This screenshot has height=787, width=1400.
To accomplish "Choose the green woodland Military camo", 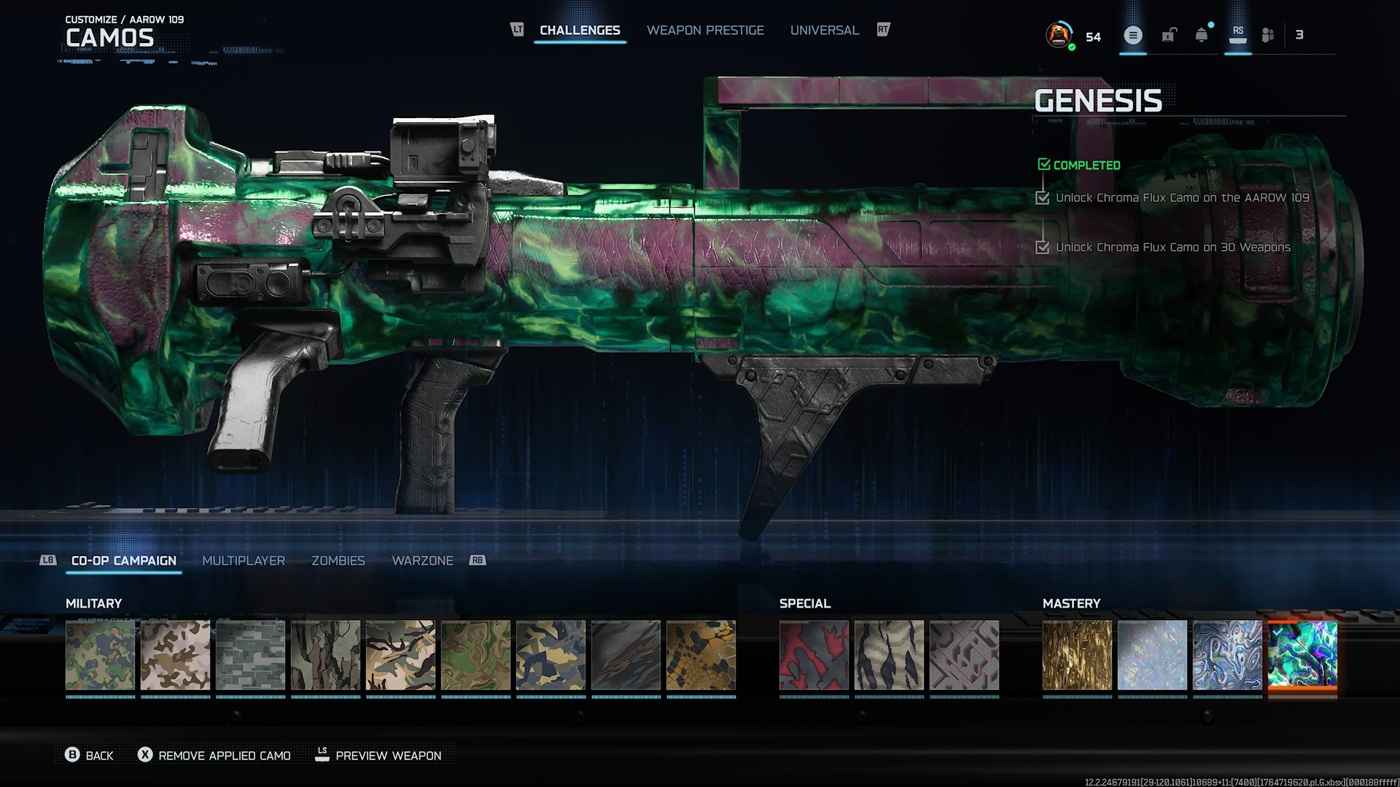I will point(100,655).
